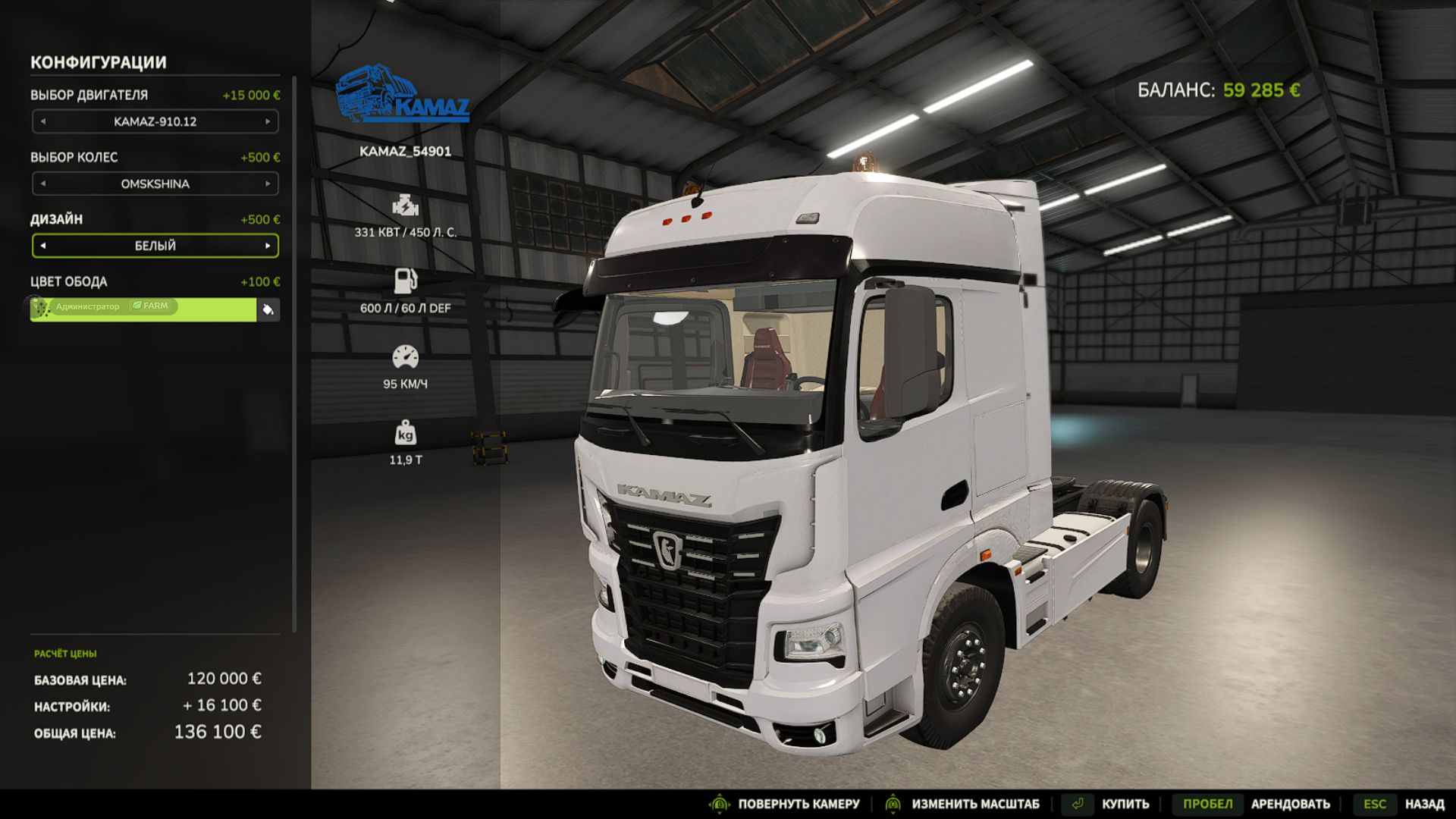Image resolution: width=1456 pixels, height=819 pixels.
Task: Click the fuel capacity icon
Action: coord(406,279)
